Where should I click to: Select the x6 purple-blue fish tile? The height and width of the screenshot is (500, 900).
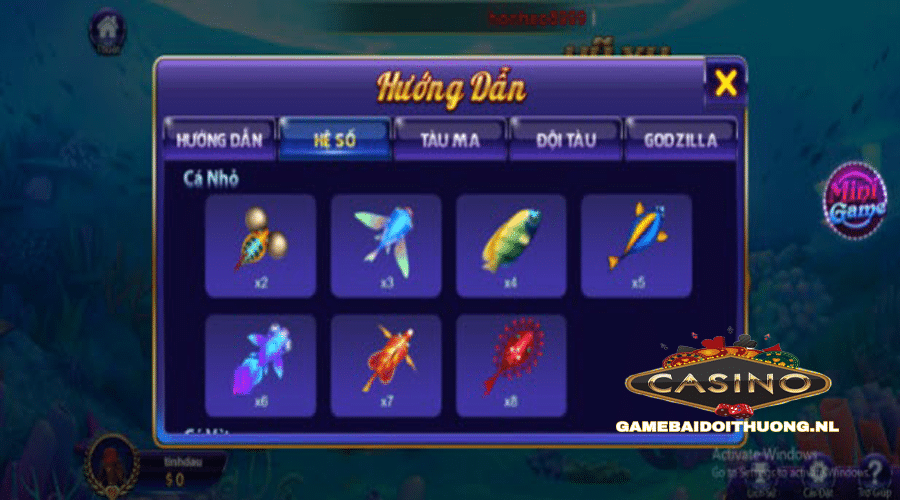(260, 366)
